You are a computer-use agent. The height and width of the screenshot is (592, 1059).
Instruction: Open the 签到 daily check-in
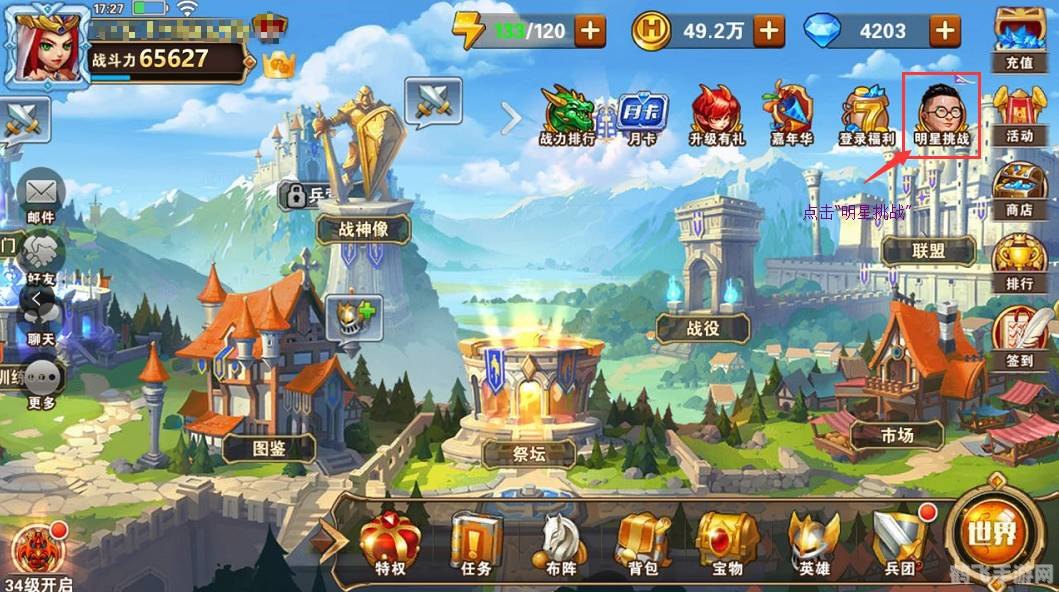[1020, 338]
